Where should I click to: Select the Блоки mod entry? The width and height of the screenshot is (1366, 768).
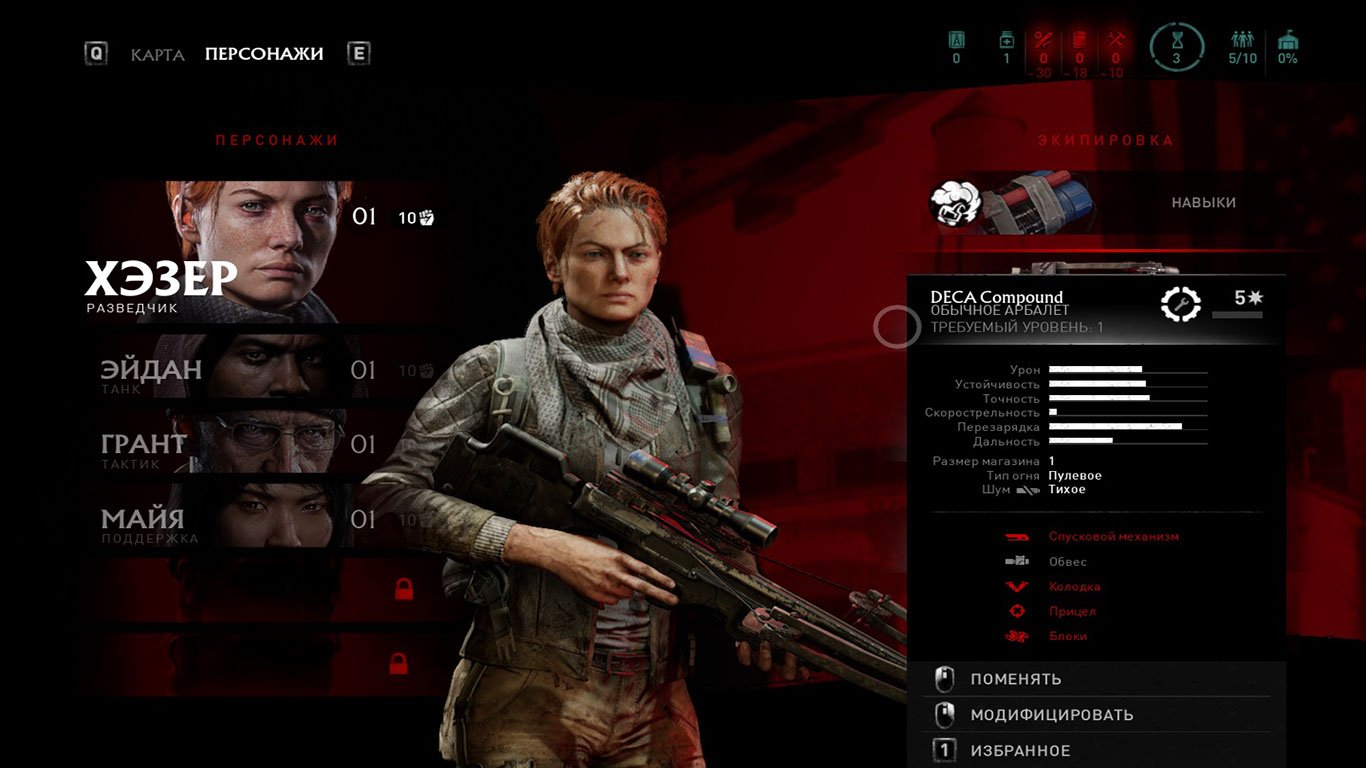click(1067, 637)
